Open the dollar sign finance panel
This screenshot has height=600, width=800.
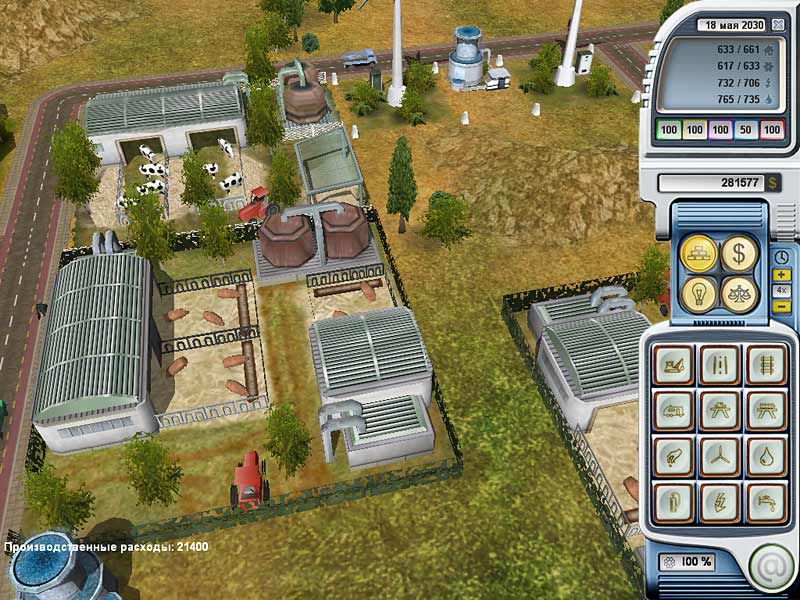point(739,254)
